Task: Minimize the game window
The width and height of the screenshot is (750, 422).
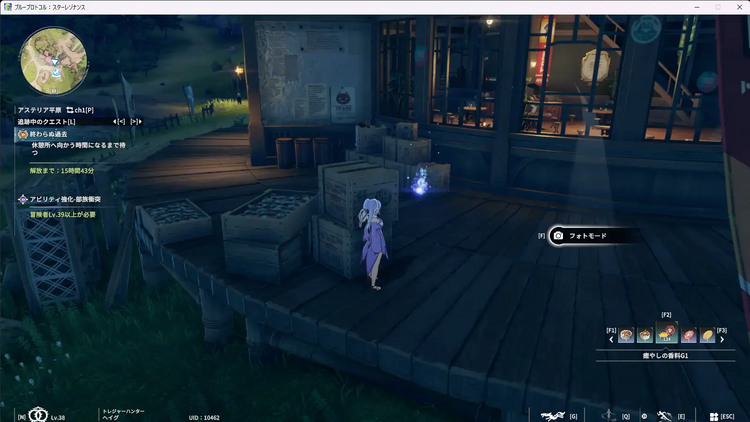Action: click(x=694, y=7)
